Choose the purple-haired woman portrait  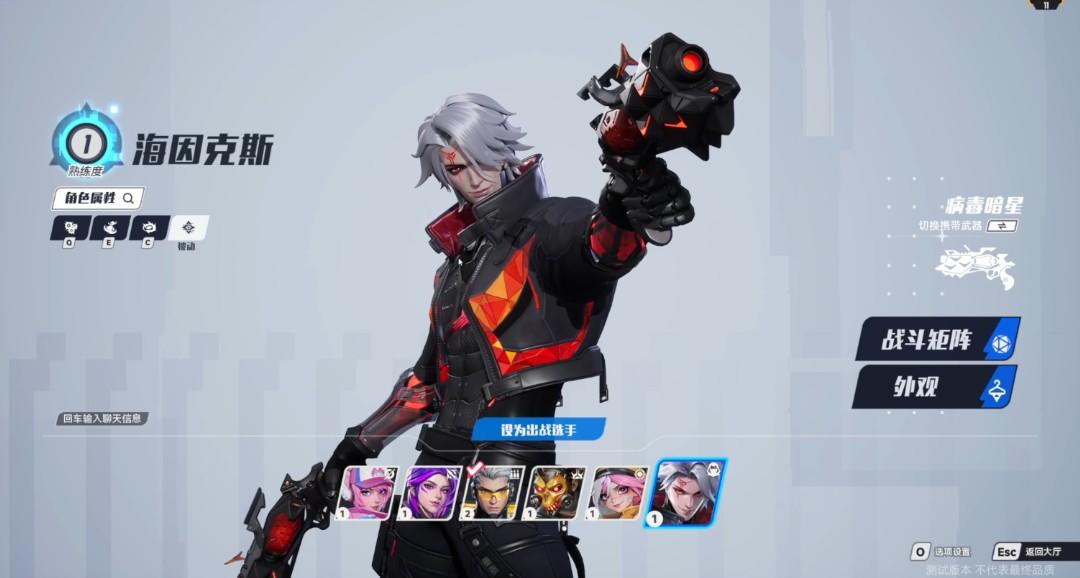click(x=431, y=493)
